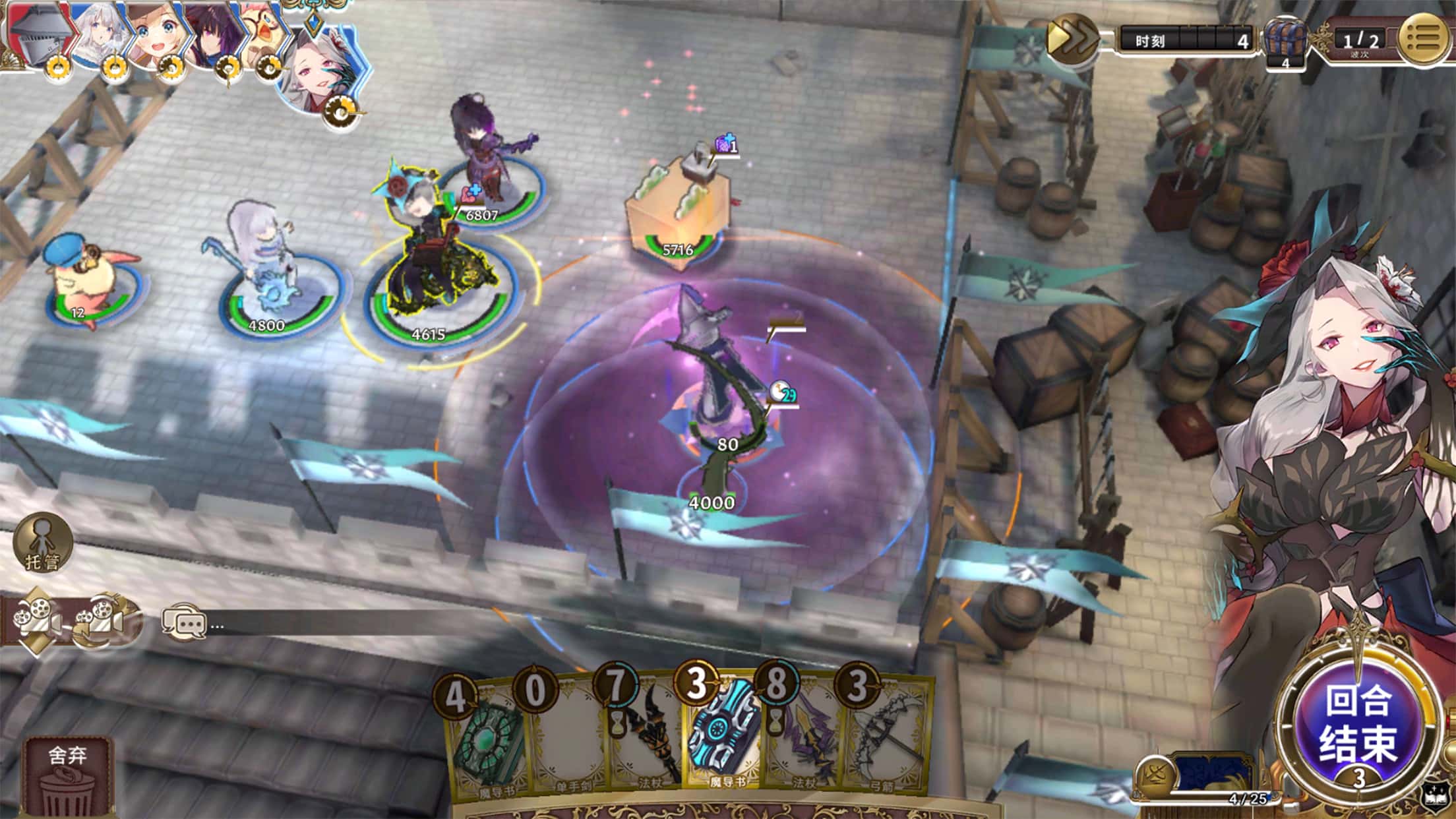Open the chat speech bubble
The height and width of the screenshot is (819, 1456).
184,622
